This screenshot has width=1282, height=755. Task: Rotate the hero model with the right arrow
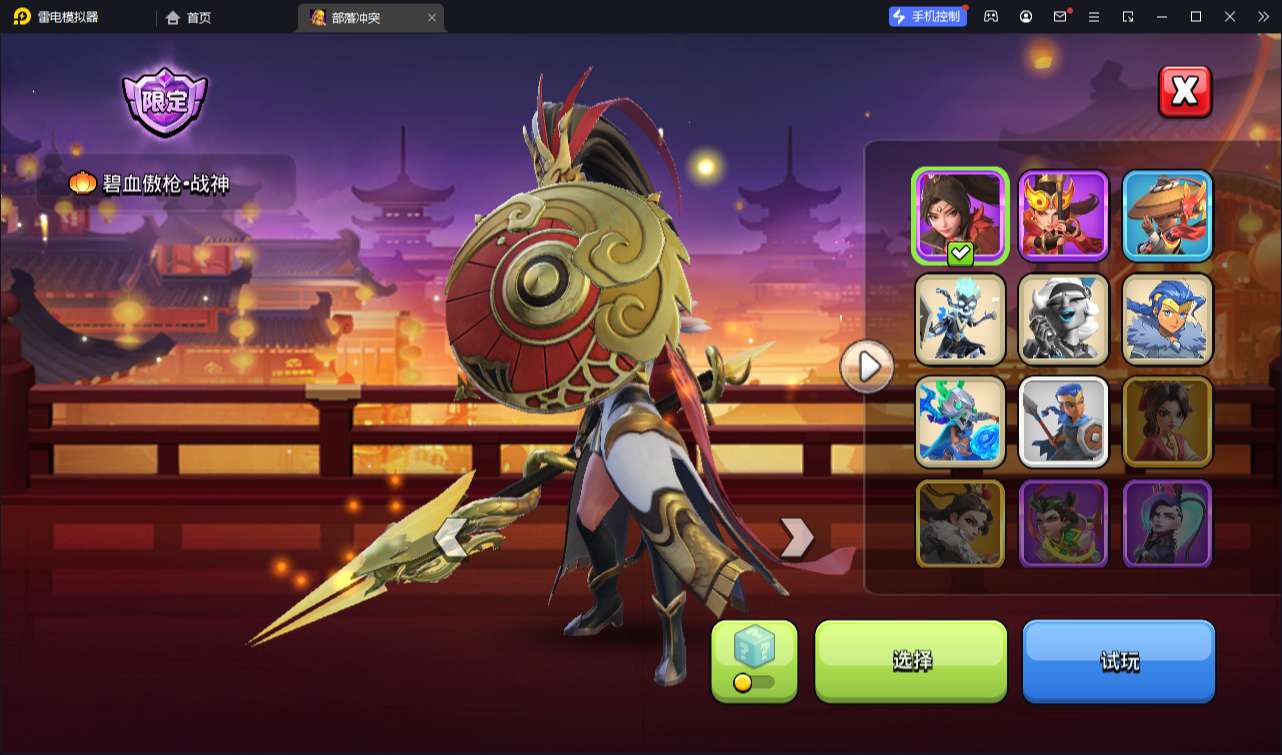796,538
